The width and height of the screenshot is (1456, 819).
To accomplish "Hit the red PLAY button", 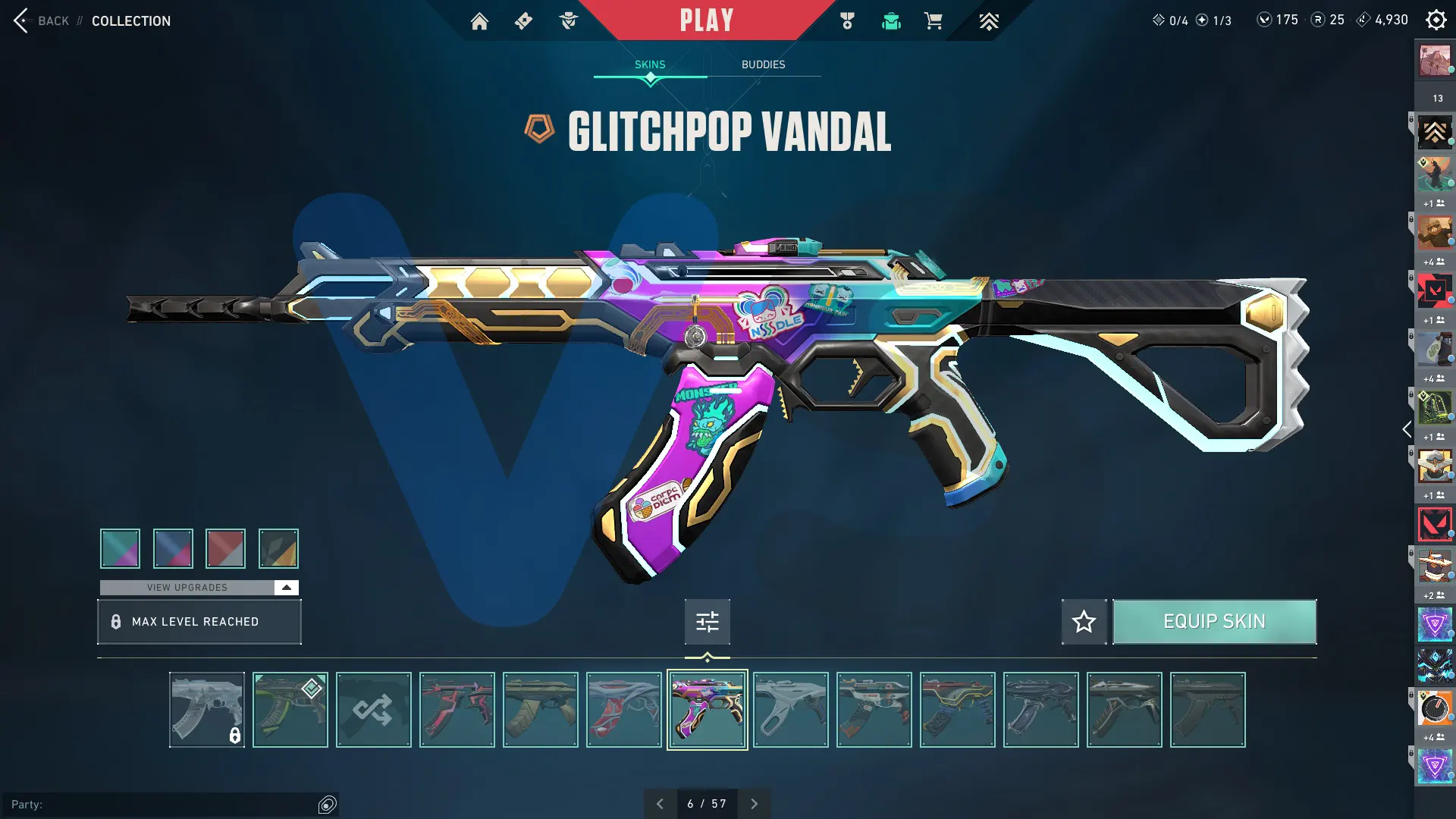I will click(x=706, y=20).
